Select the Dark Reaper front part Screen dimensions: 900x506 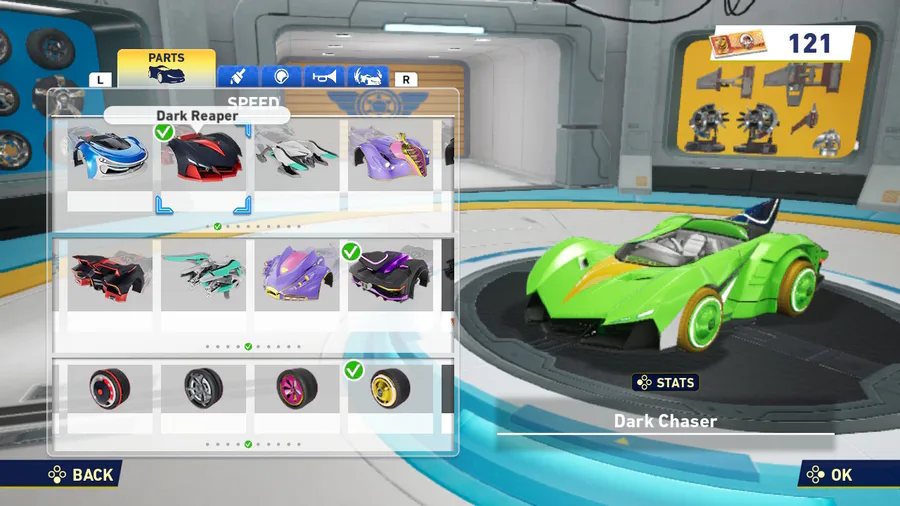tap(202, 157)
